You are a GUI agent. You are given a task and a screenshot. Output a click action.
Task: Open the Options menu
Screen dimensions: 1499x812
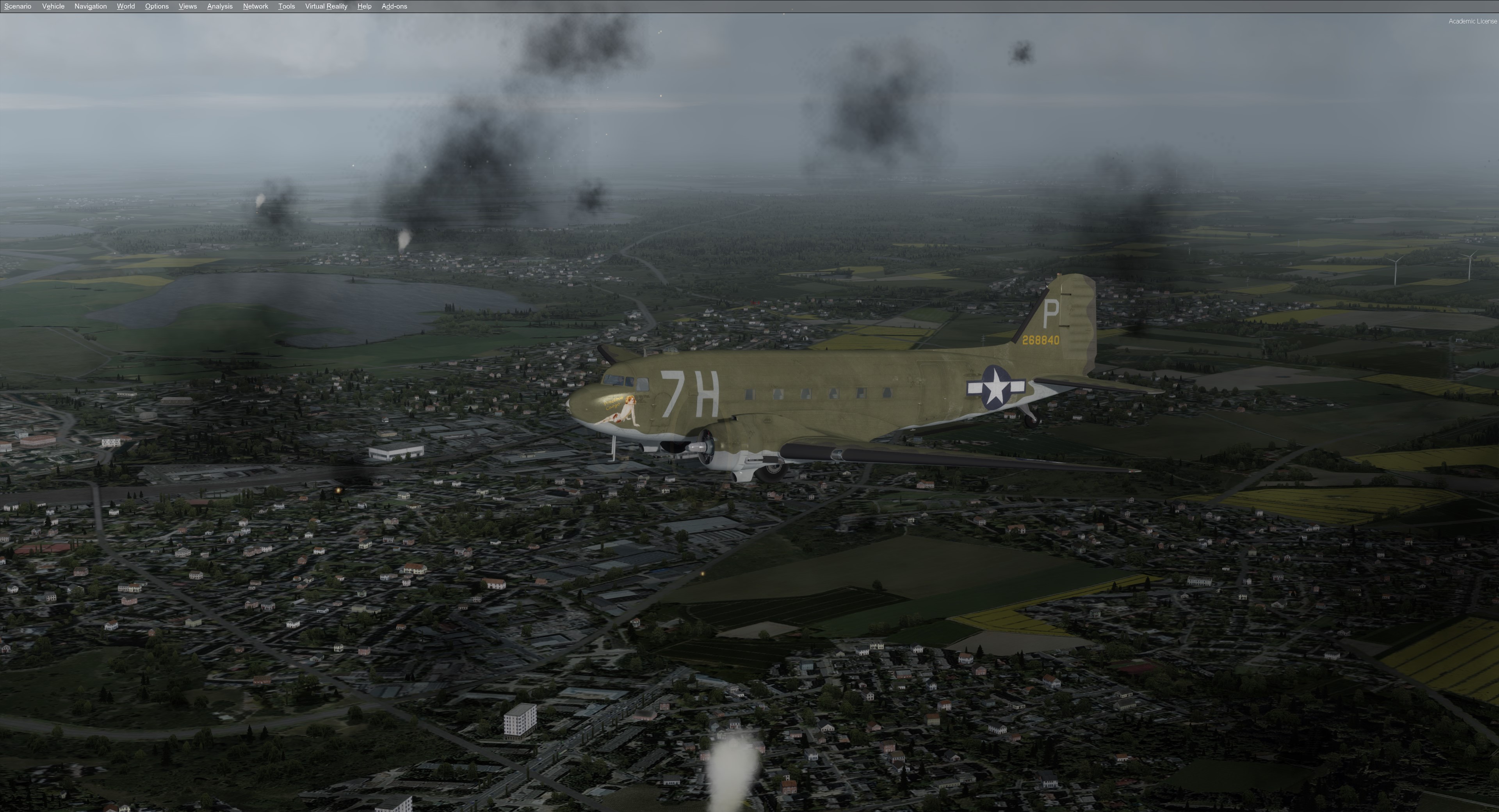click(157, 6)
